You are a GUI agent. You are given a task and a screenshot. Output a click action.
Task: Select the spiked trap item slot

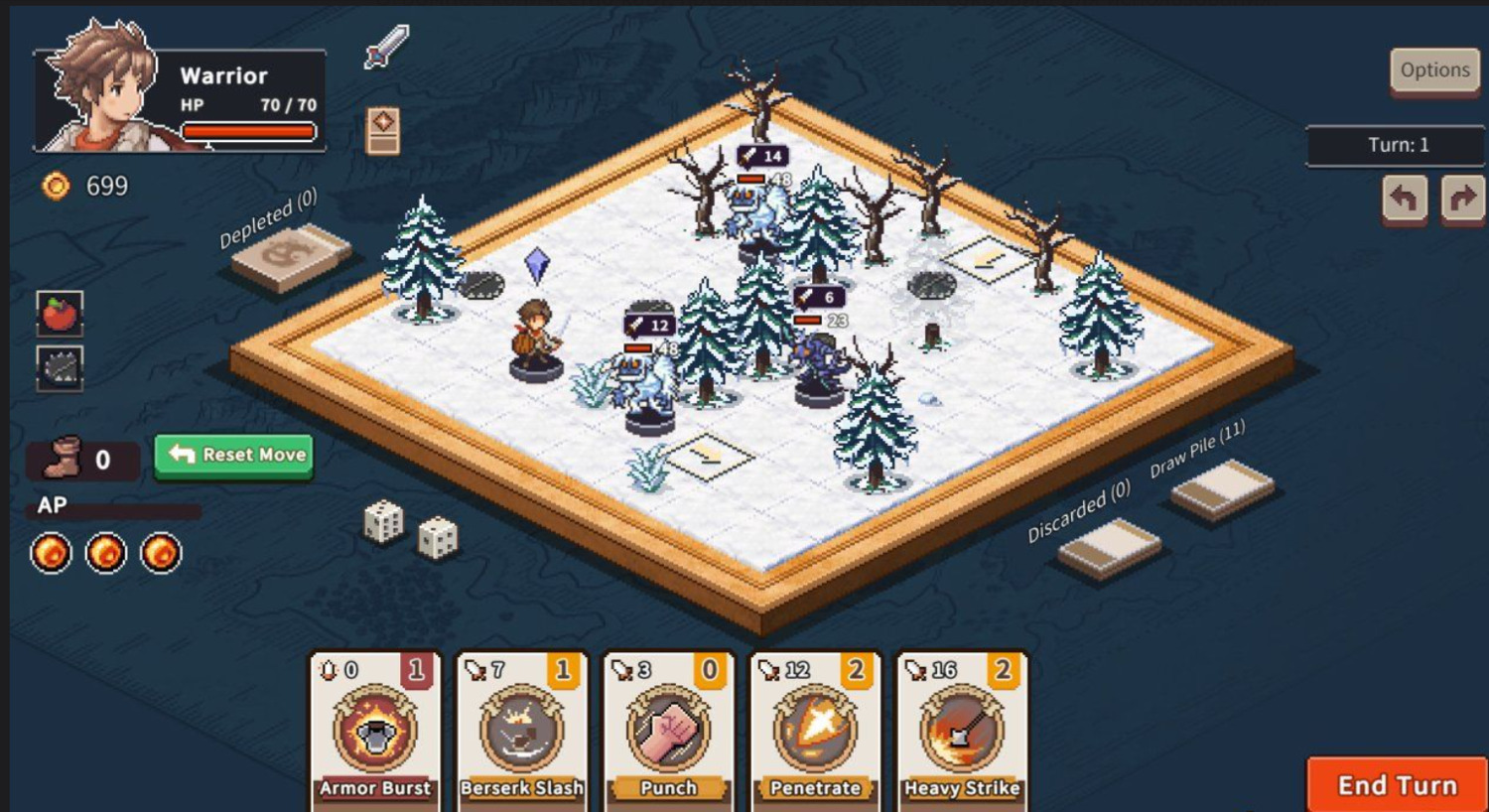60,368
